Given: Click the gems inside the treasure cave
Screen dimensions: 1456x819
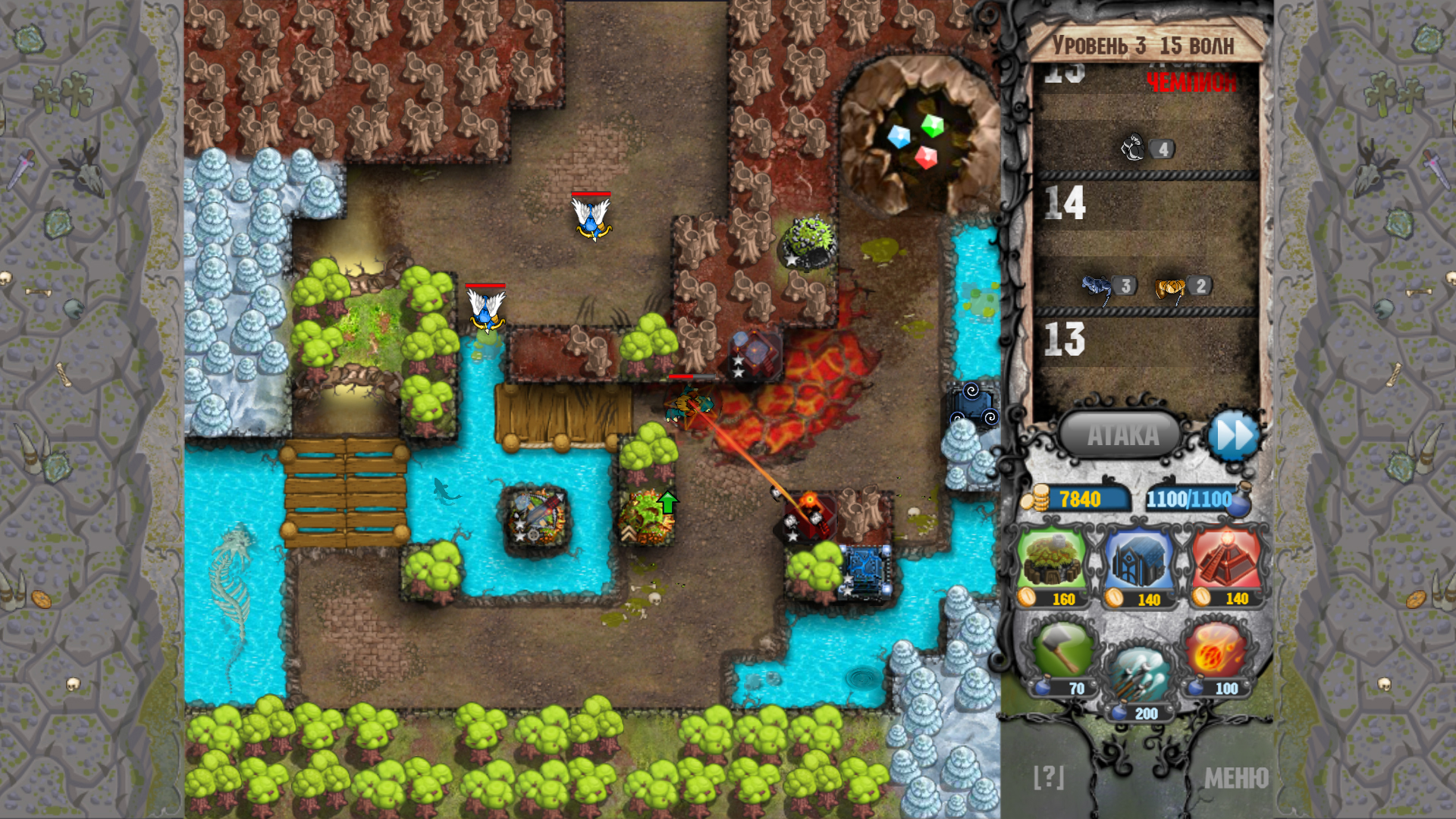Looking at the screenshot, I should click(916, 139).
